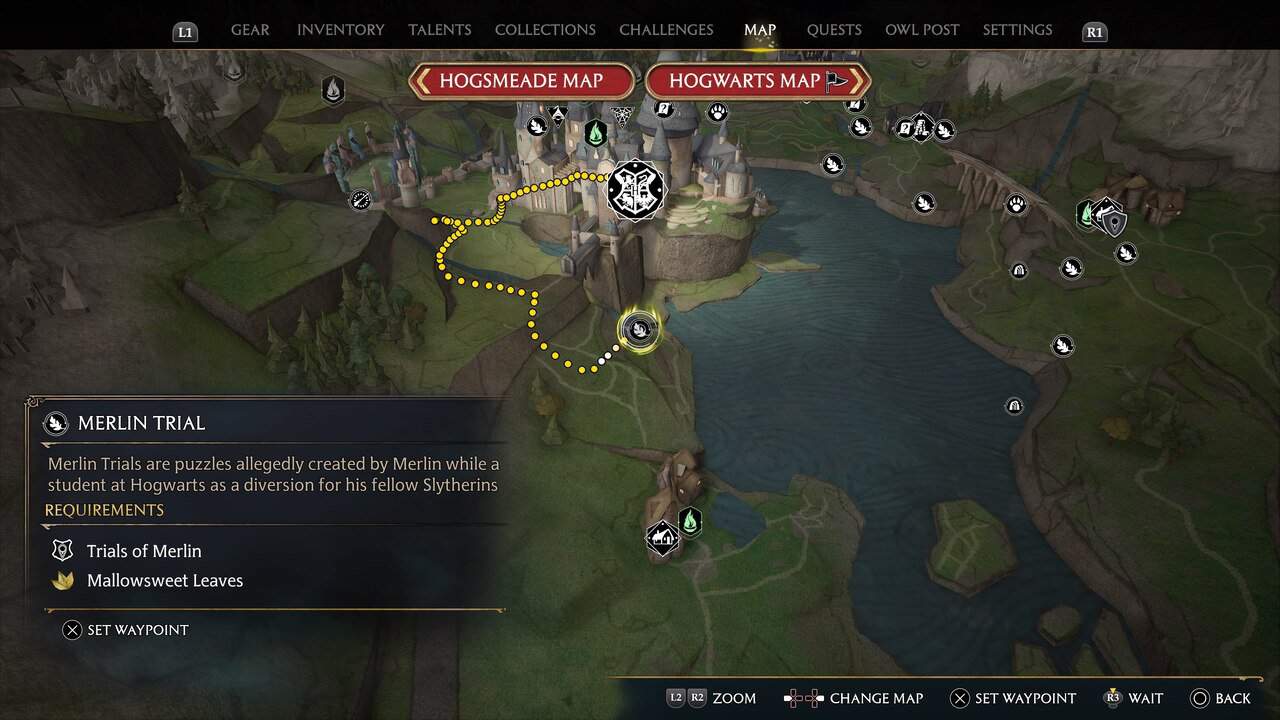Select the Map tab

click(760, 30)
